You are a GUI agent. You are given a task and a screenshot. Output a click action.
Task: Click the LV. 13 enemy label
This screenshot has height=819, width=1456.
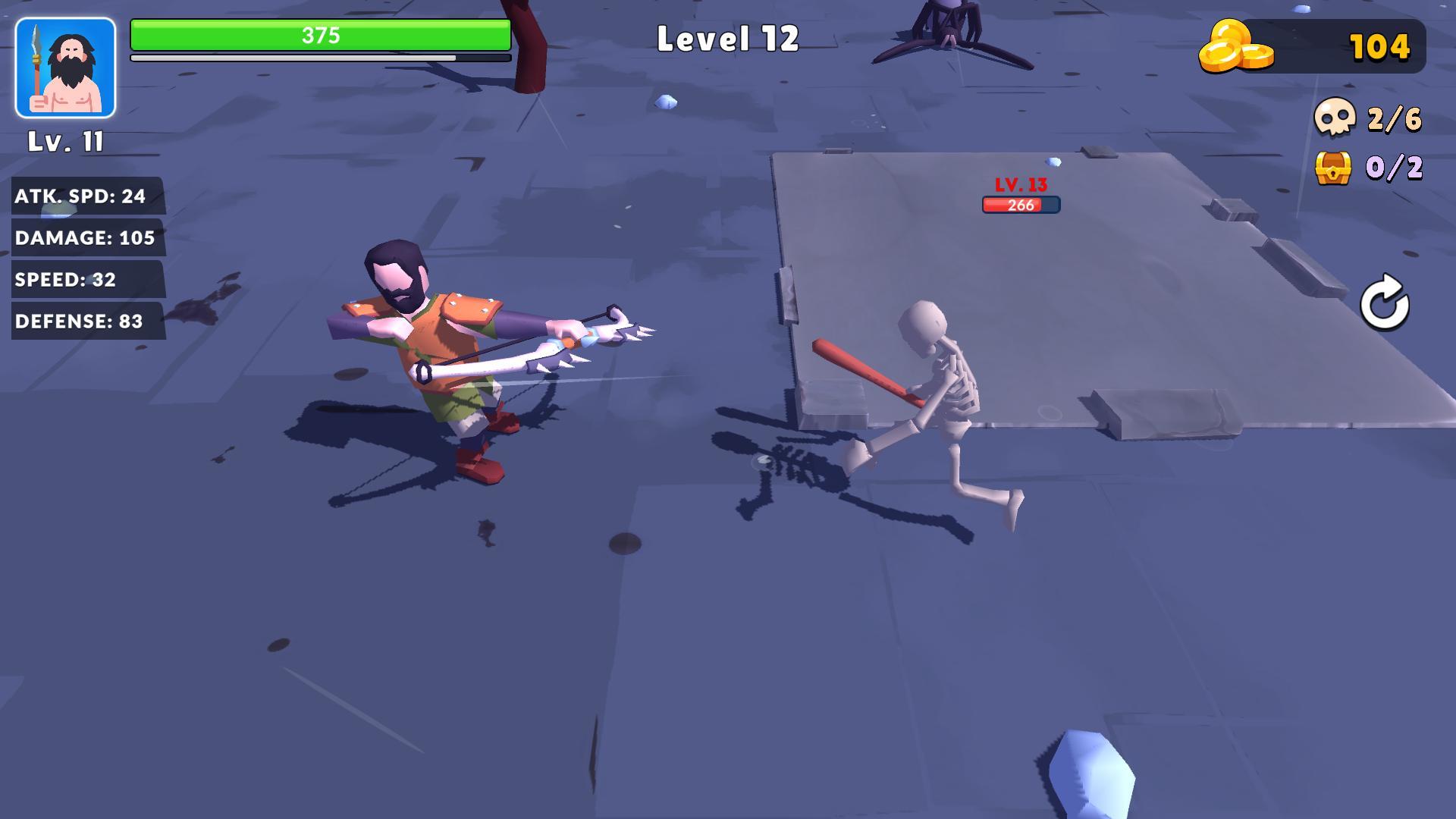pos(1021,184)
